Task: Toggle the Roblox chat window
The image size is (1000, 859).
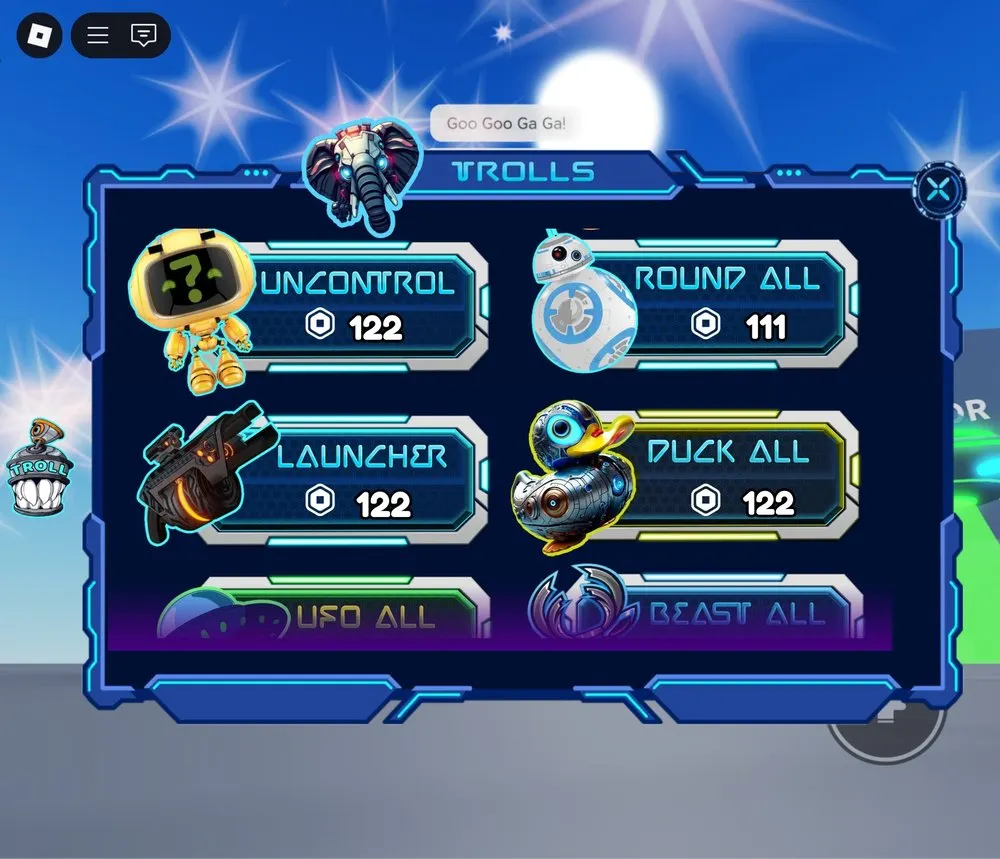Action: (144, 36)
